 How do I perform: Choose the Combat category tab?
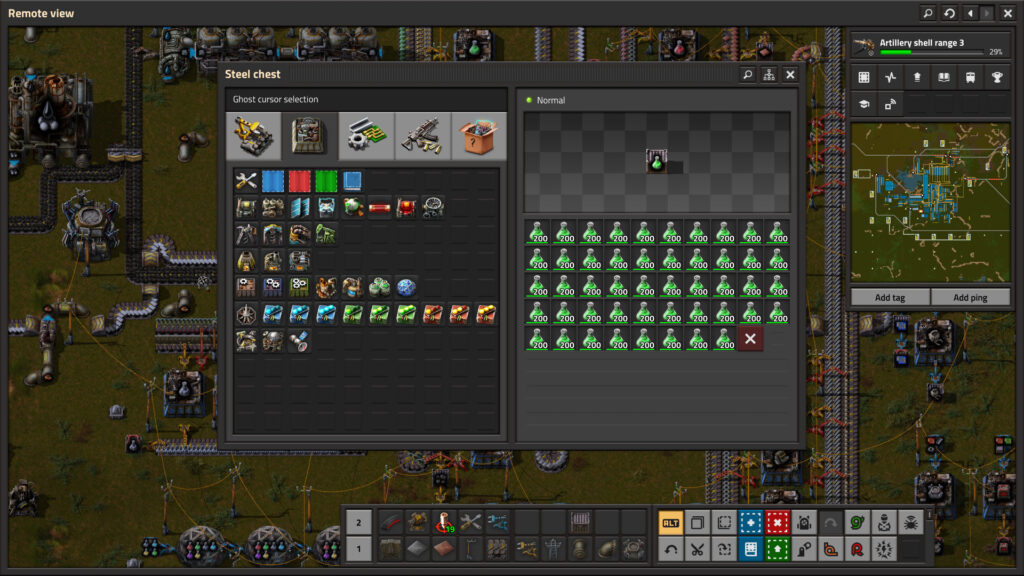[x=423, y=135]
